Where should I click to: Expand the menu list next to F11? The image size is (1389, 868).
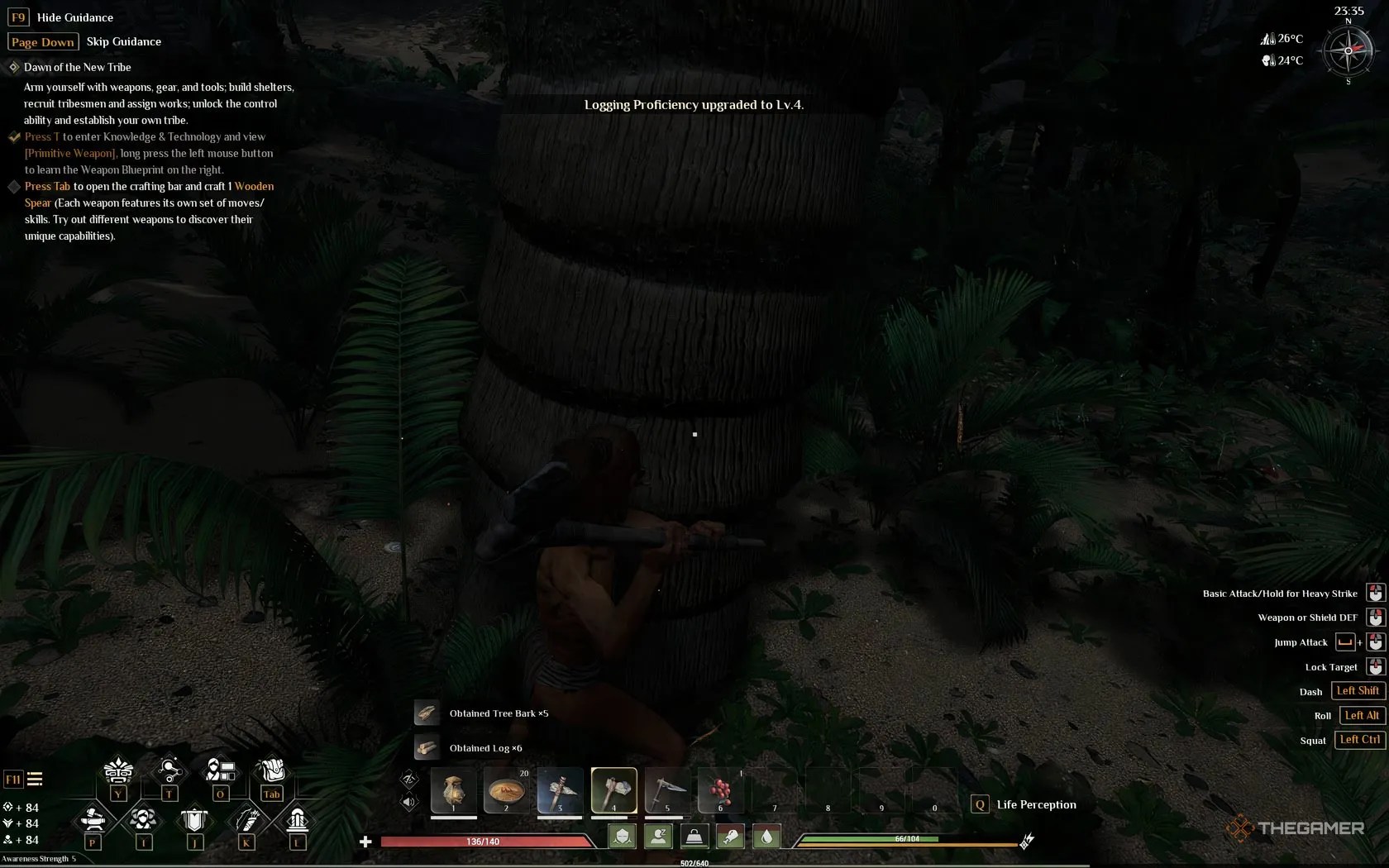coord(35,779)
